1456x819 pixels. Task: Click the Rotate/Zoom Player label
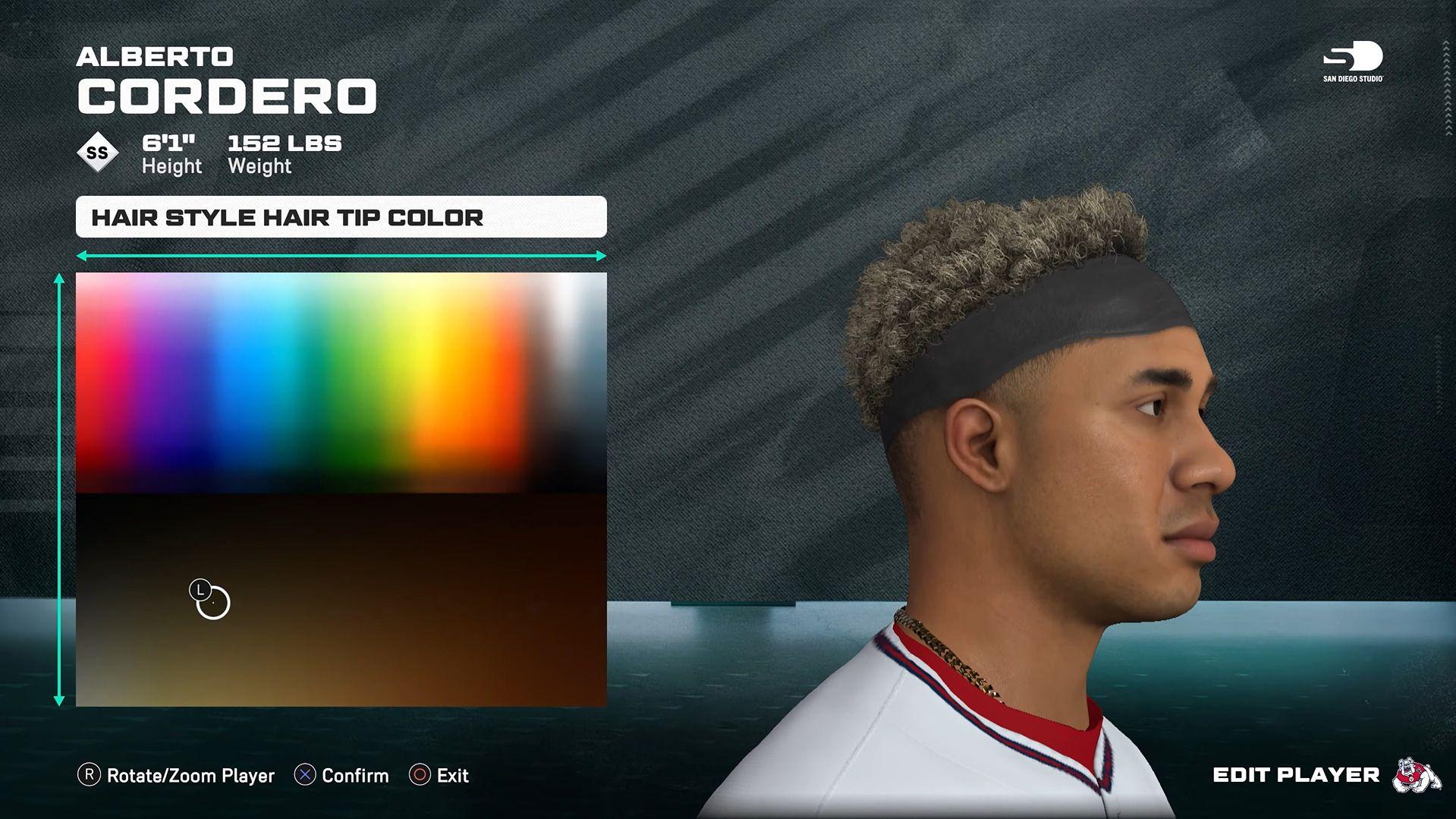(x=190, y=776)
